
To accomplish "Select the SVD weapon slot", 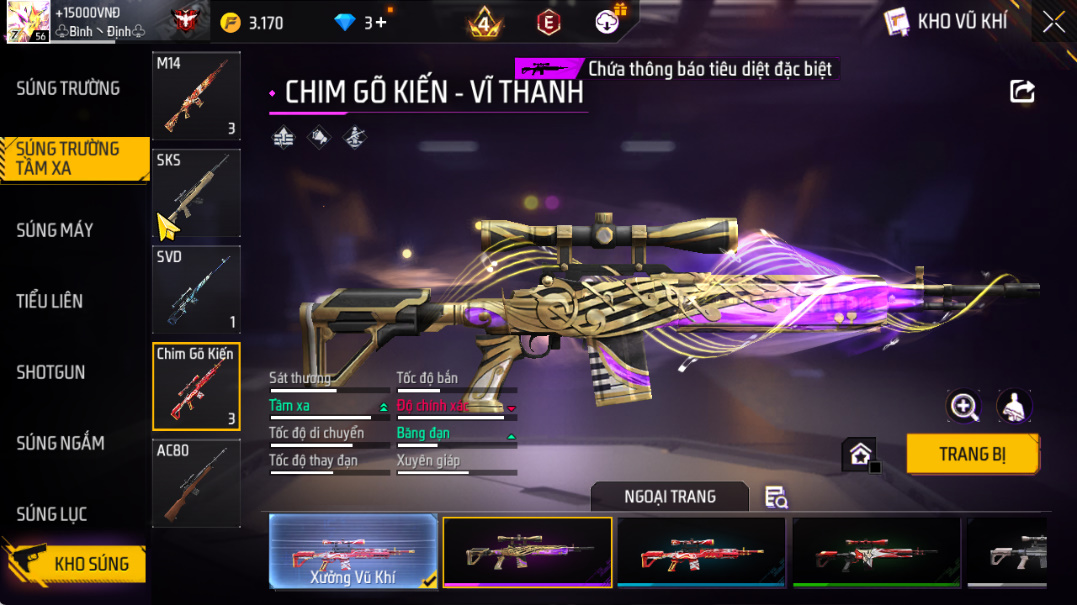I will click(196, 289).
